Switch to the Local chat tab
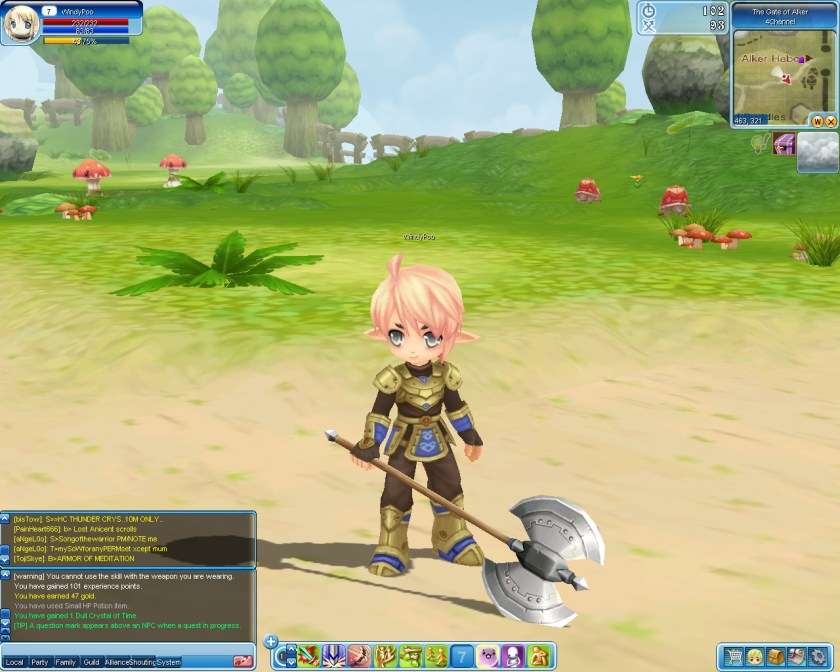This screenshot has height=672, width=840. [14, 662]
